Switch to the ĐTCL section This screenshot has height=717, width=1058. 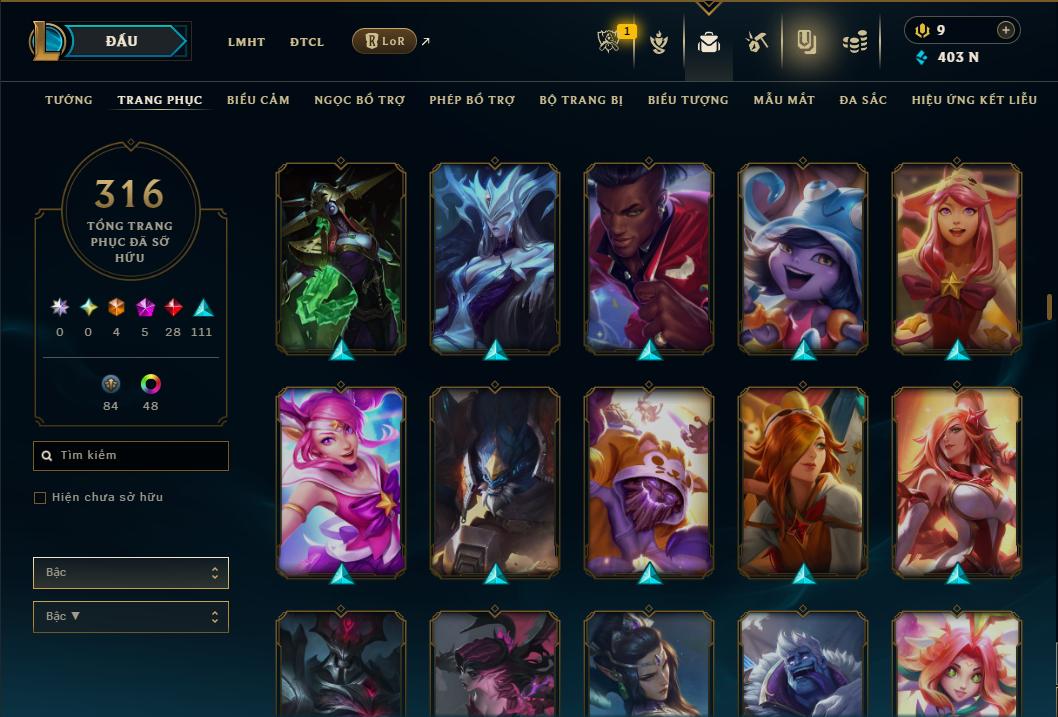pos(307,42)
